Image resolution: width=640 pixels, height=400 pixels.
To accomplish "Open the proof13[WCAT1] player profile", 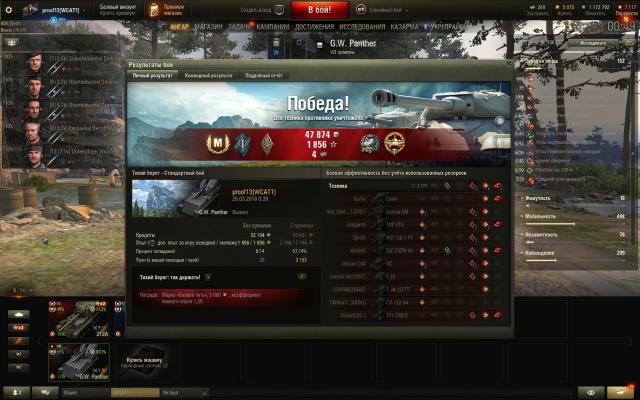I will pos(60,9).
